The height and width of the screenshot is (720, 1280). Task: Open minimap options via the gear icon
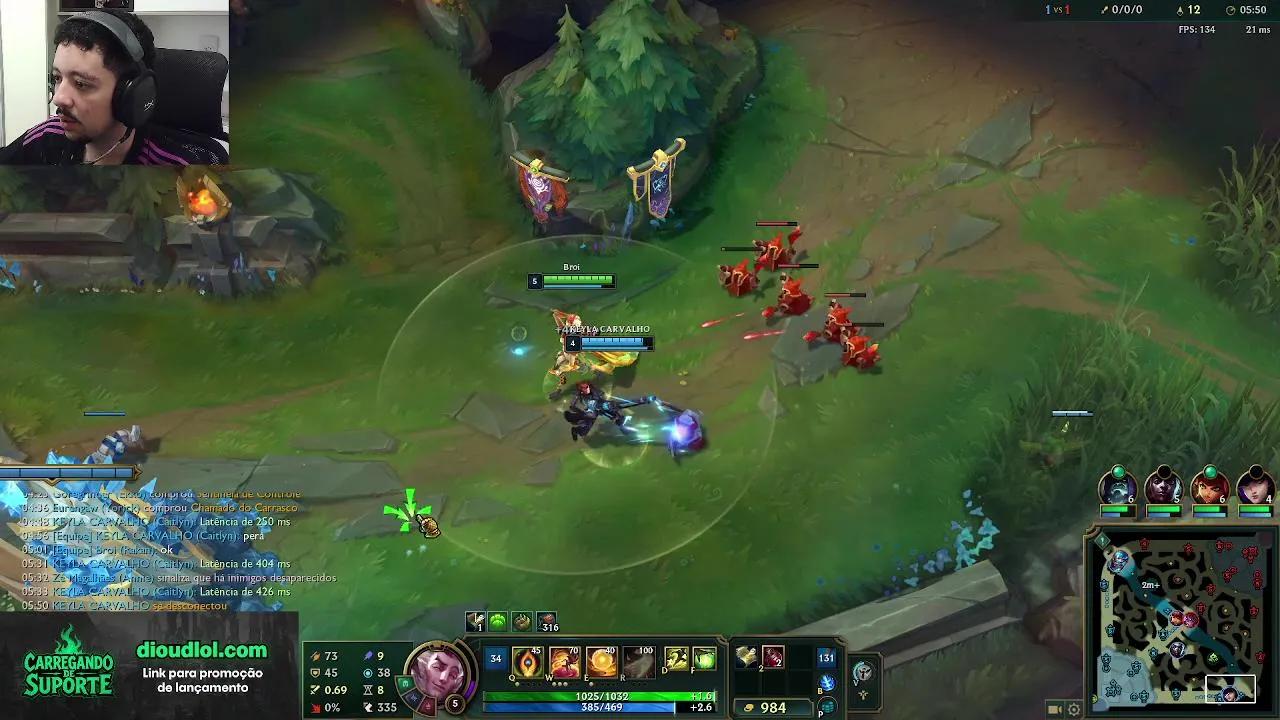pyautogui.click(x=1074, y=710)
